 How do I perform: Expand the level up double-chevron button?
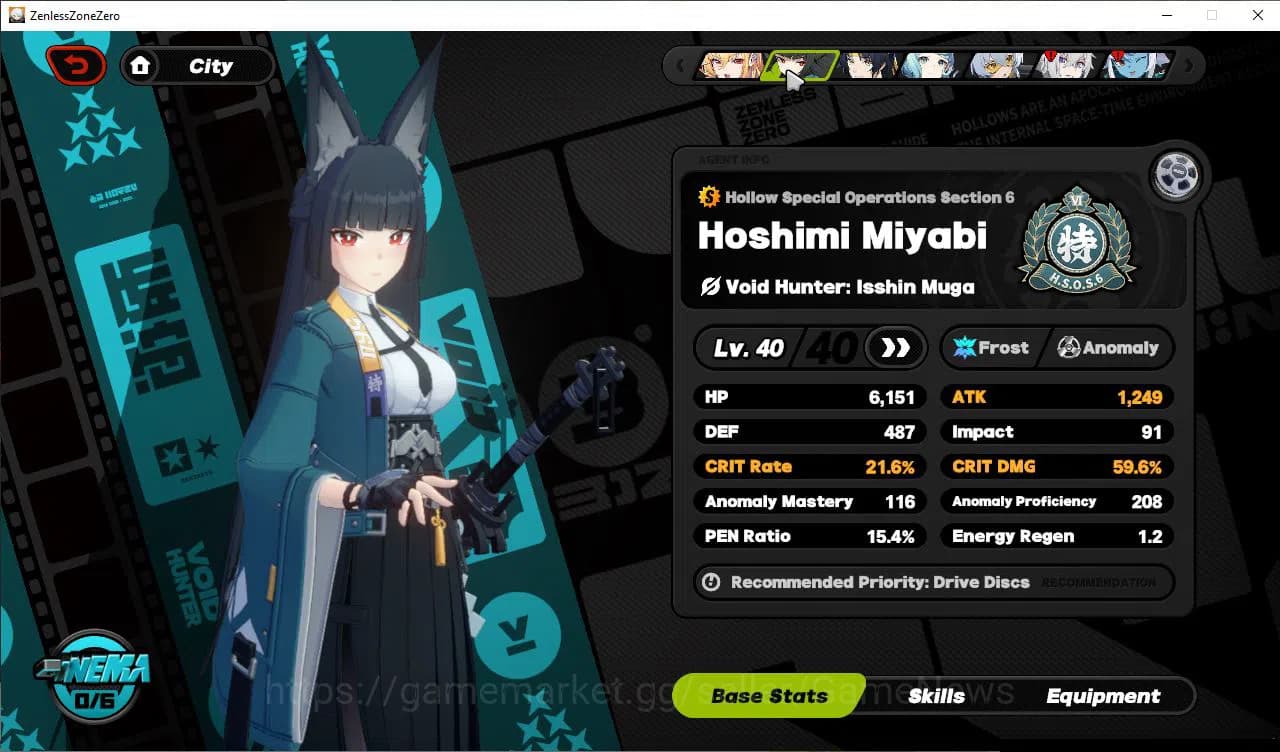[x=893, y=348]
